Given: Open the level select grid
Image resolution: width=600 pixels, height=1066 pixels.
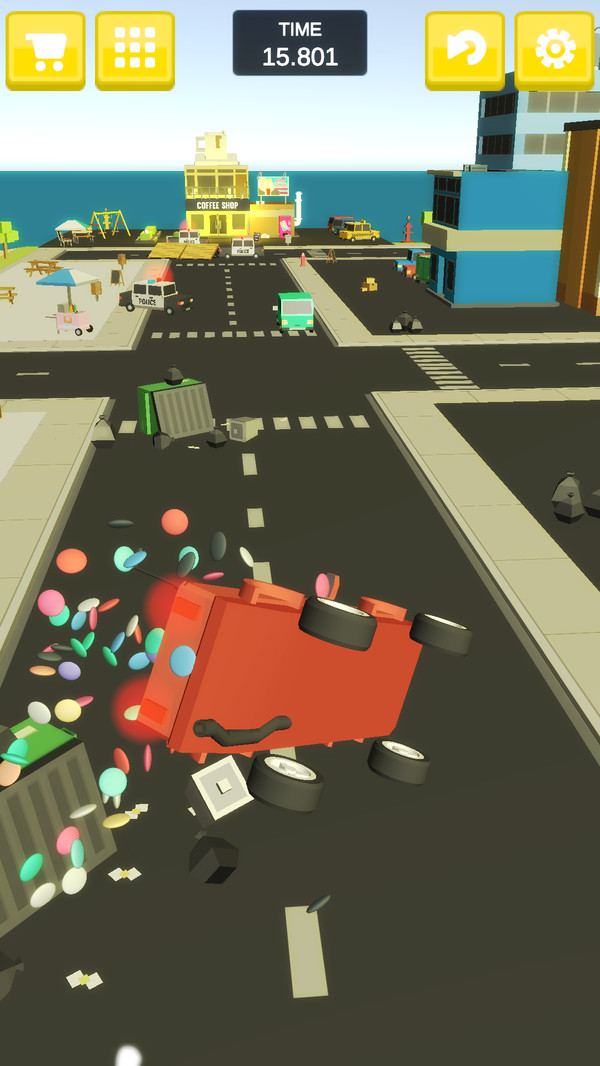Looking at the screenshot, I should click(x=135, y=49).
